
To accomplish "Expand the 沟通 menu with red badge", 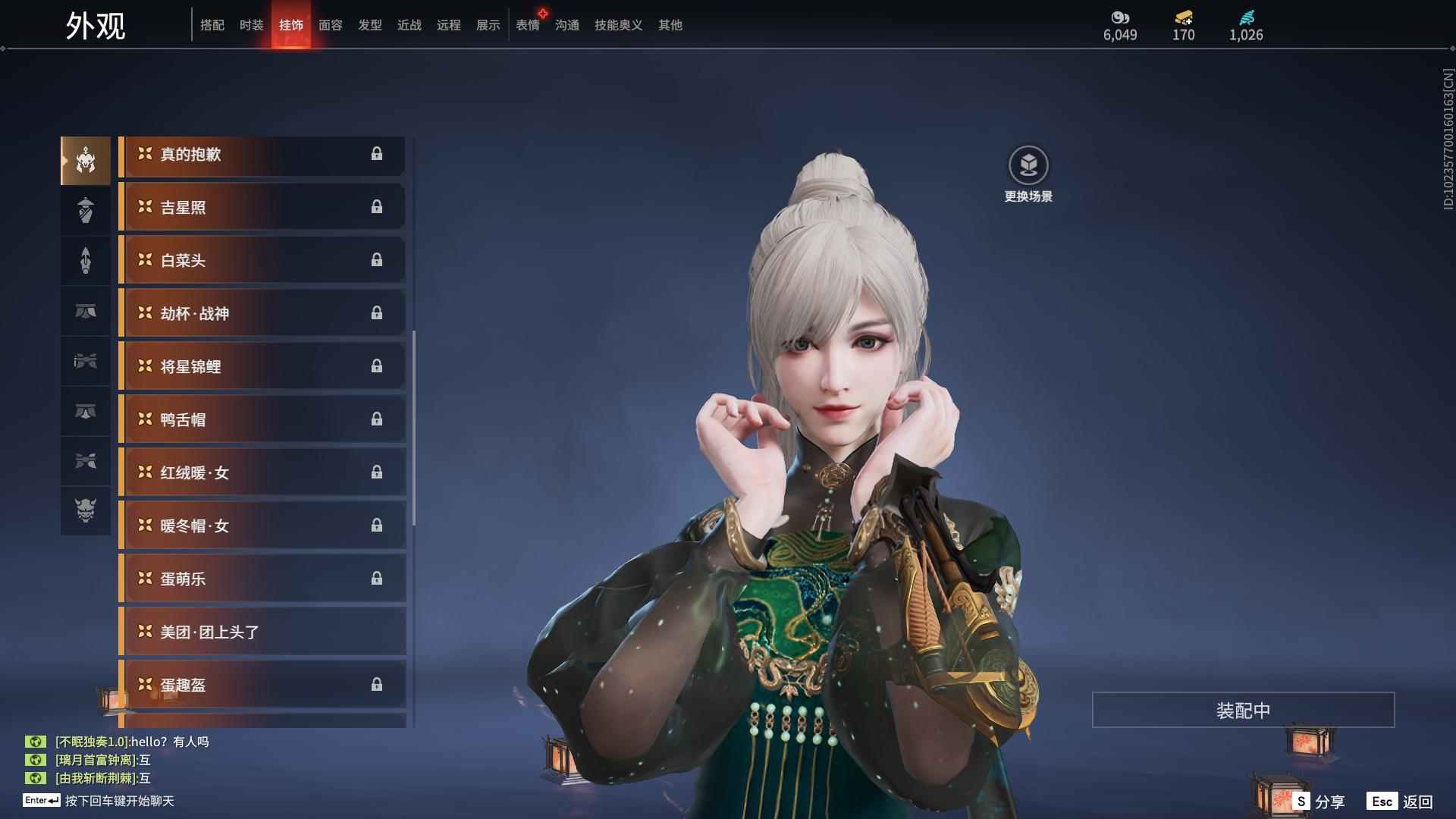I will pyautogui.click(x=566, y=25).
